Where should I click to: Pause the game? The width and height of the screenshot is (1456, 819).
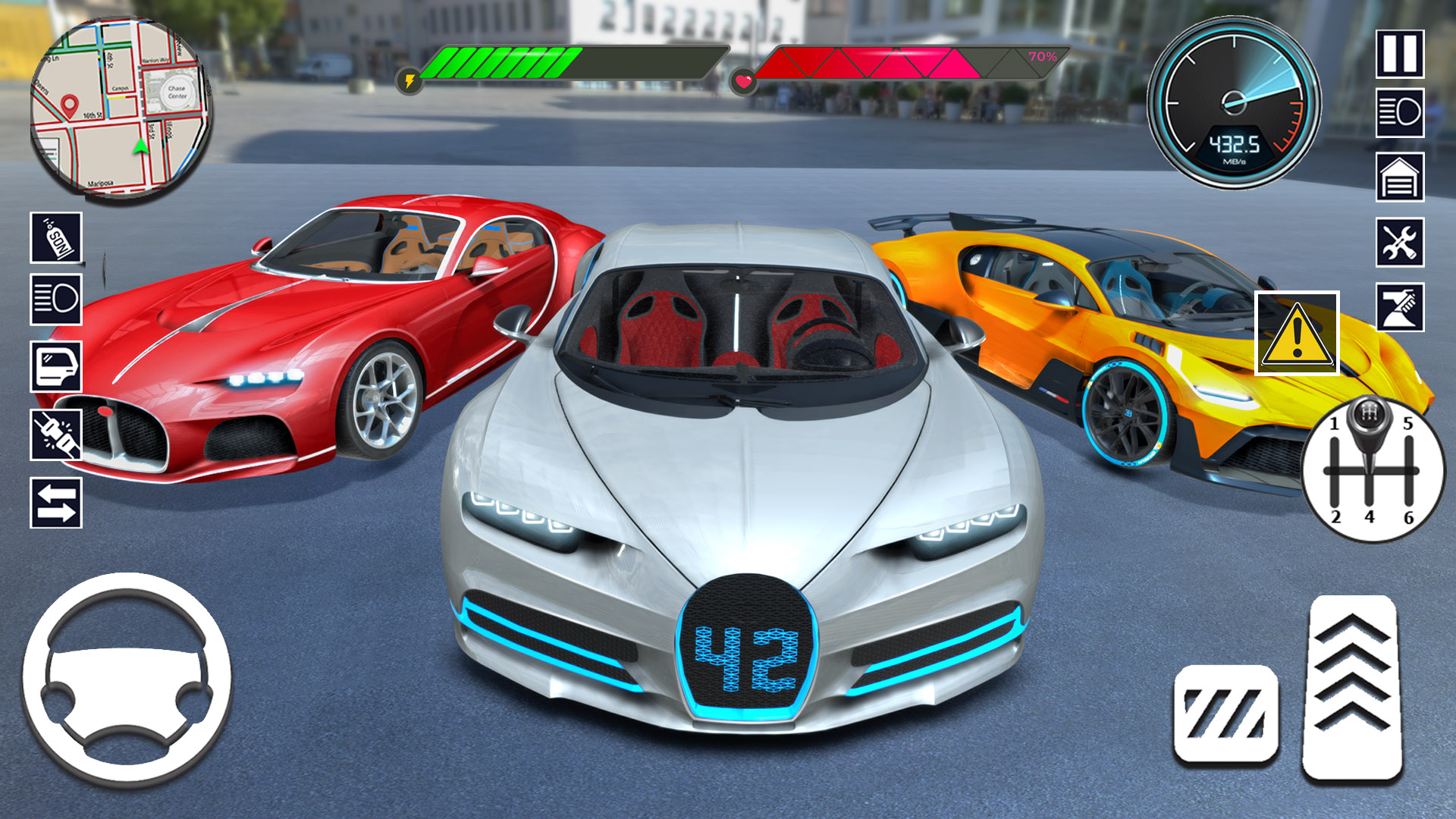click(1401, 53)
